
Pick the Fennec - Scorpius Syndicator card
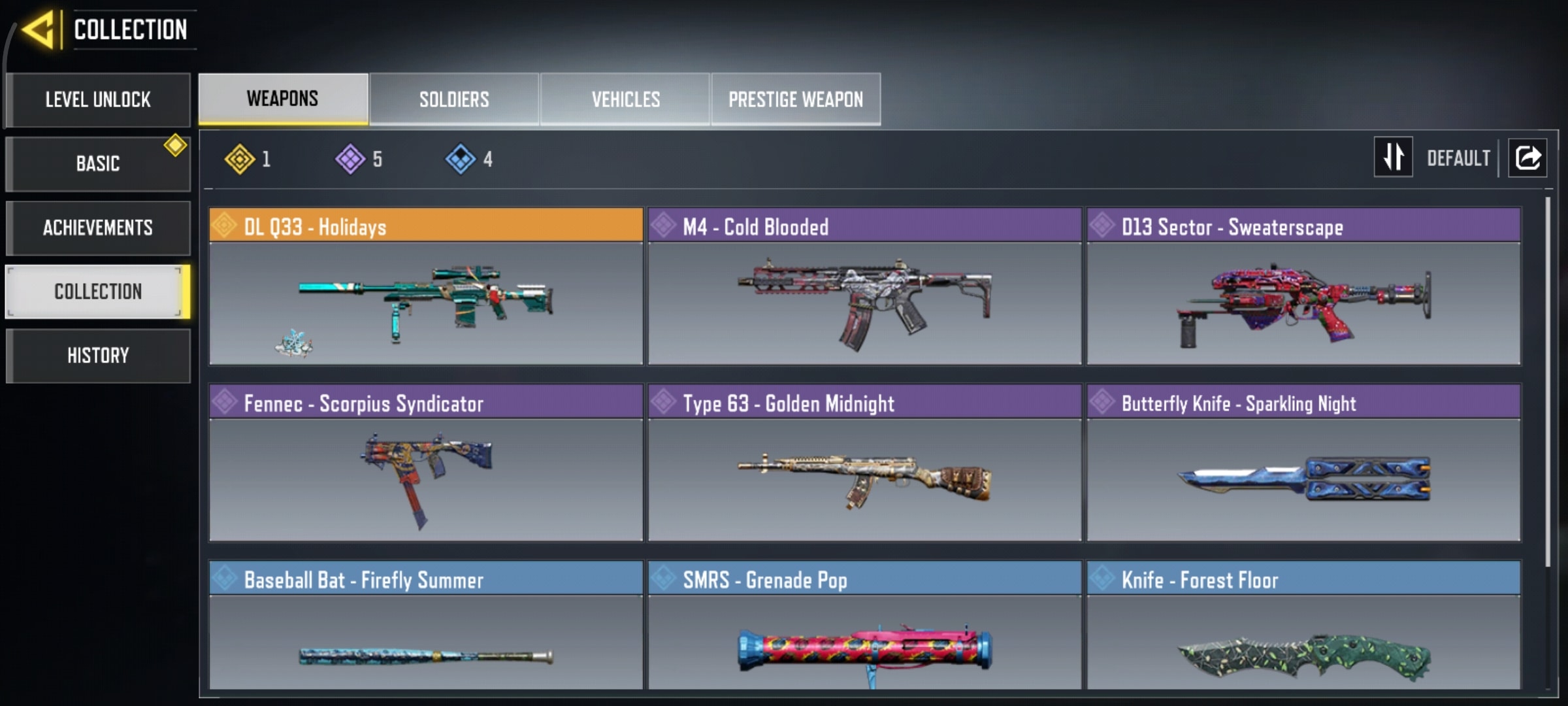coord(426,463)
